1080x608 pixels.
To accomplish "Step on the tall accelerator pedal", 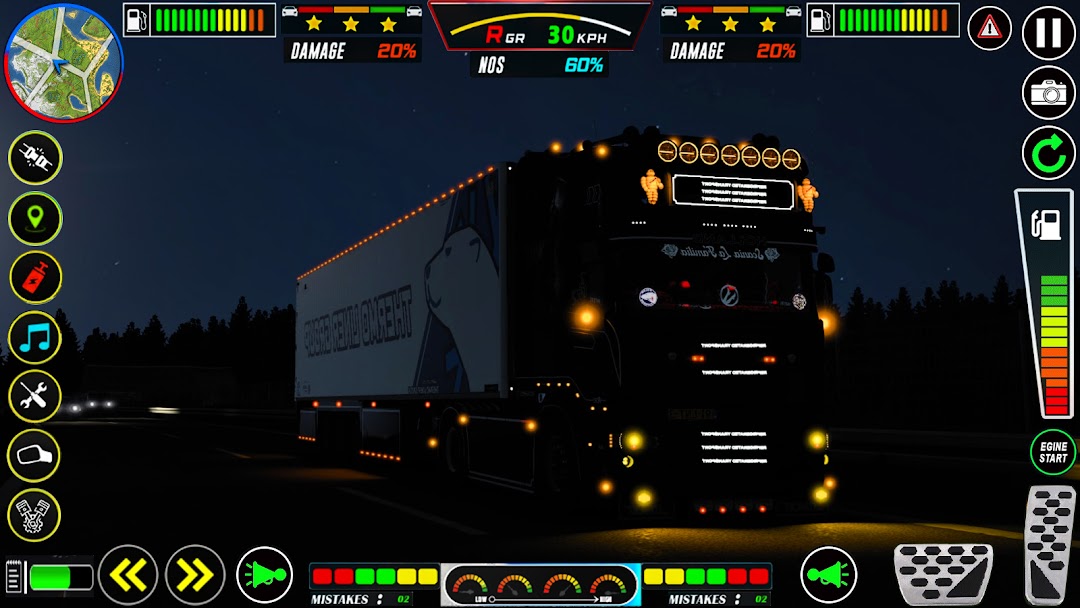I will pos(1051,544).
